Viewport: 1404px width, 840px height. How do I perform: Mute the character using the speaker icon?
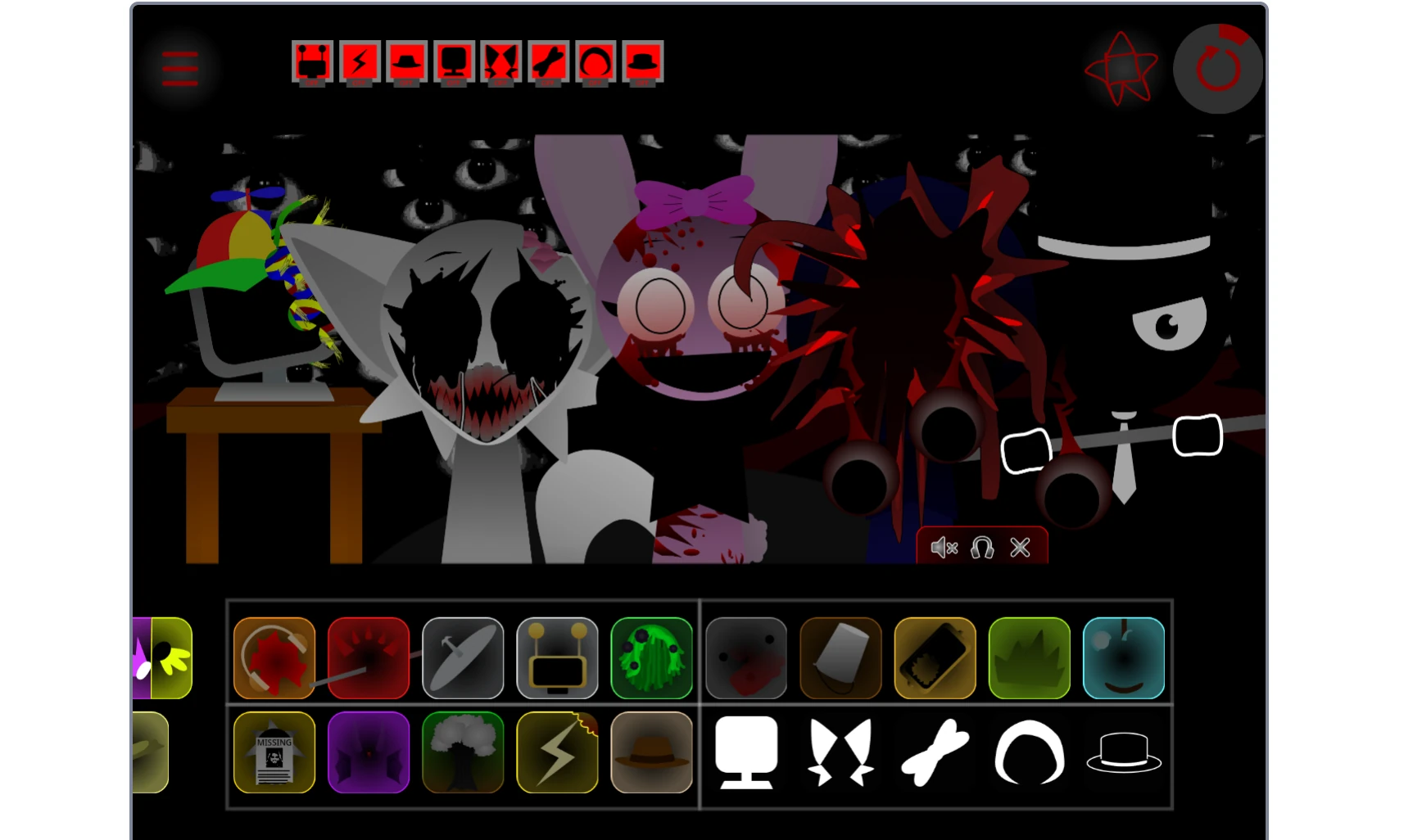pos(944,547)
